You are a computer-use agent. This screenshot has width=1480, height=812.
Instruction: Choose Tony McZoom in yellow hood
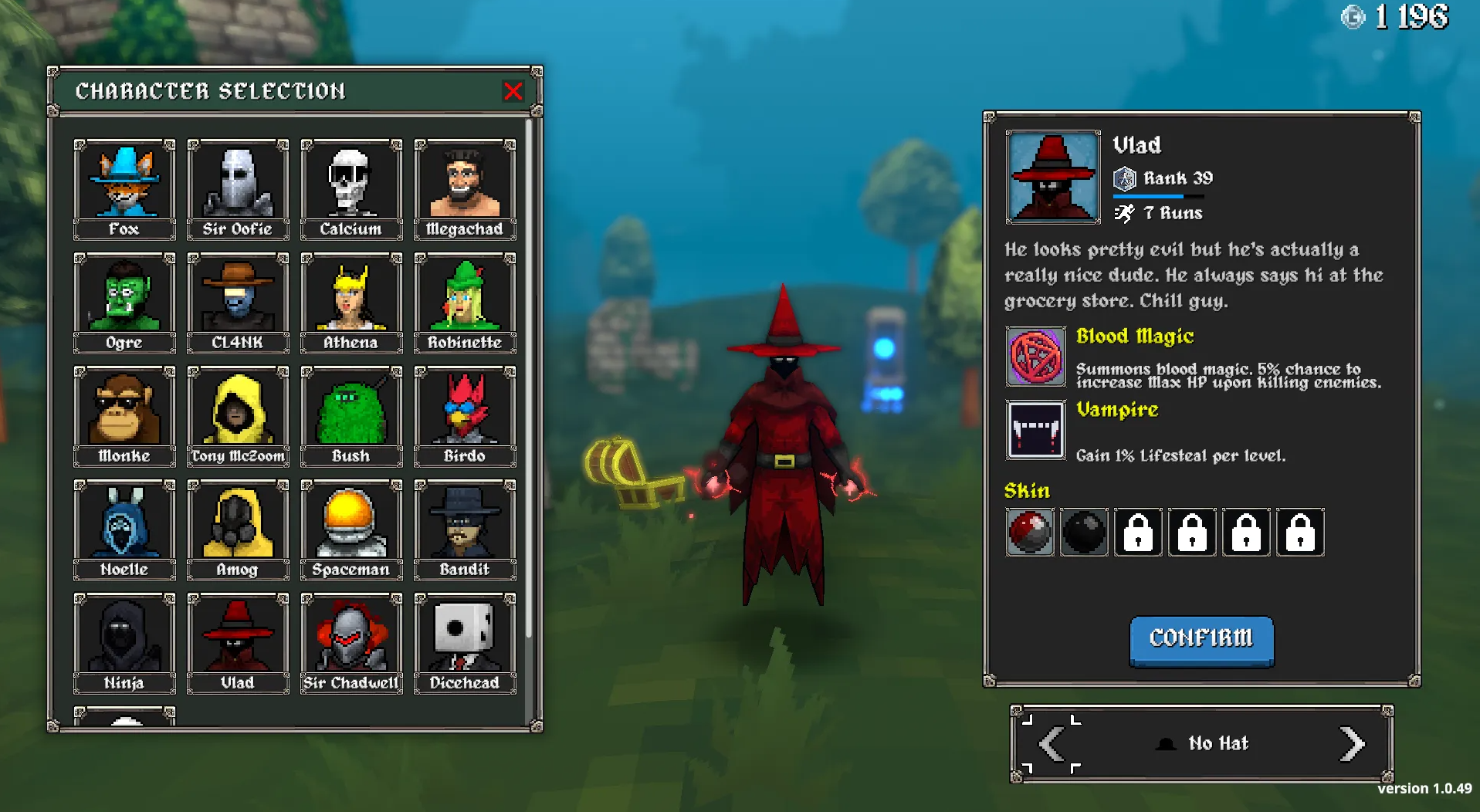[238, 415]
